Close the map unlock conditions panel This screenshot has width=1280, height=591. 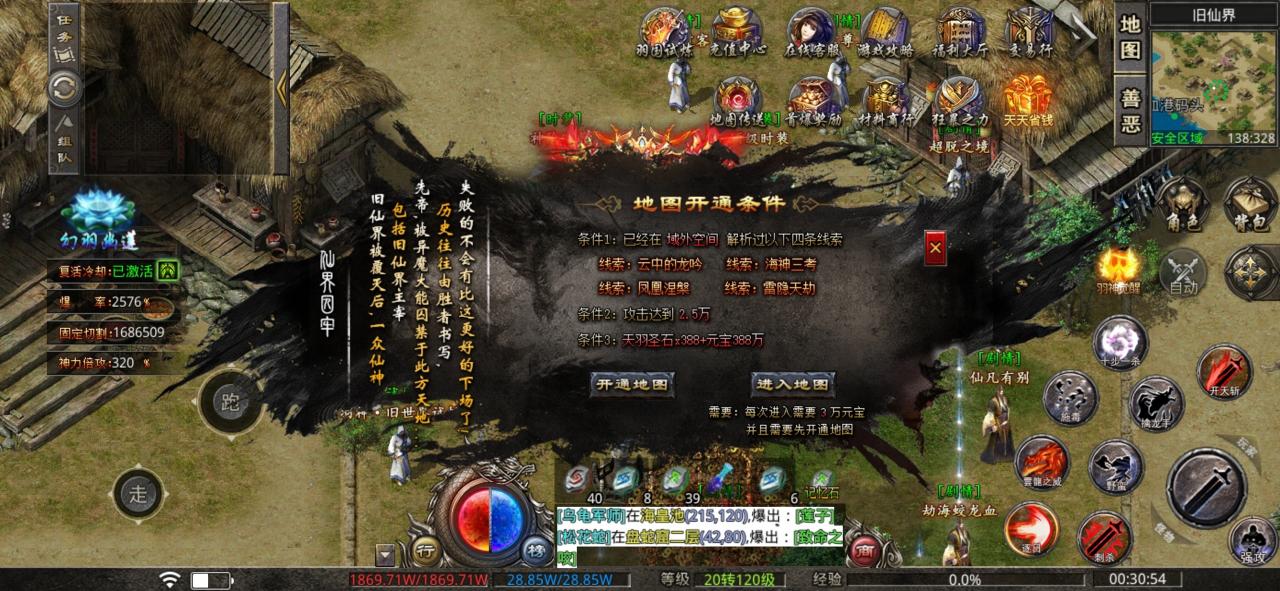click(935, 246)
